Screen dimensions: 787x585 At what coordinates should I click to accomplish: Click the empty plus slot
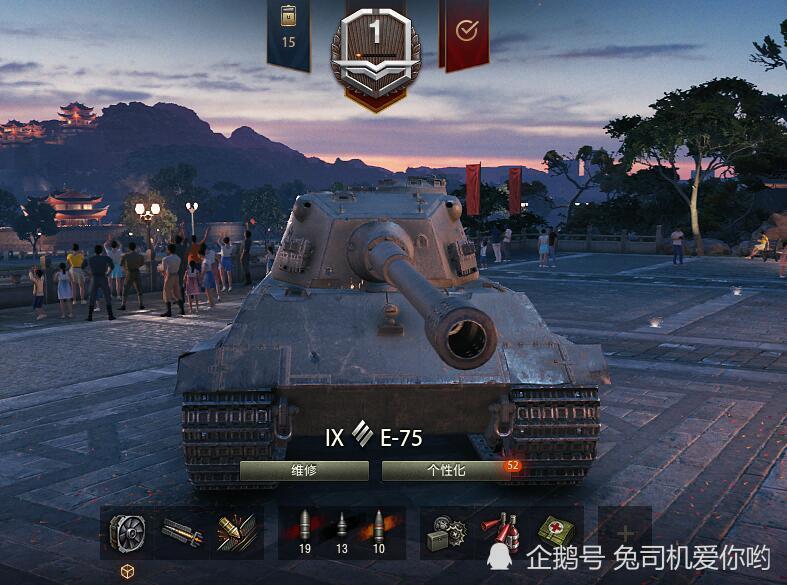(x=624, y=532)
